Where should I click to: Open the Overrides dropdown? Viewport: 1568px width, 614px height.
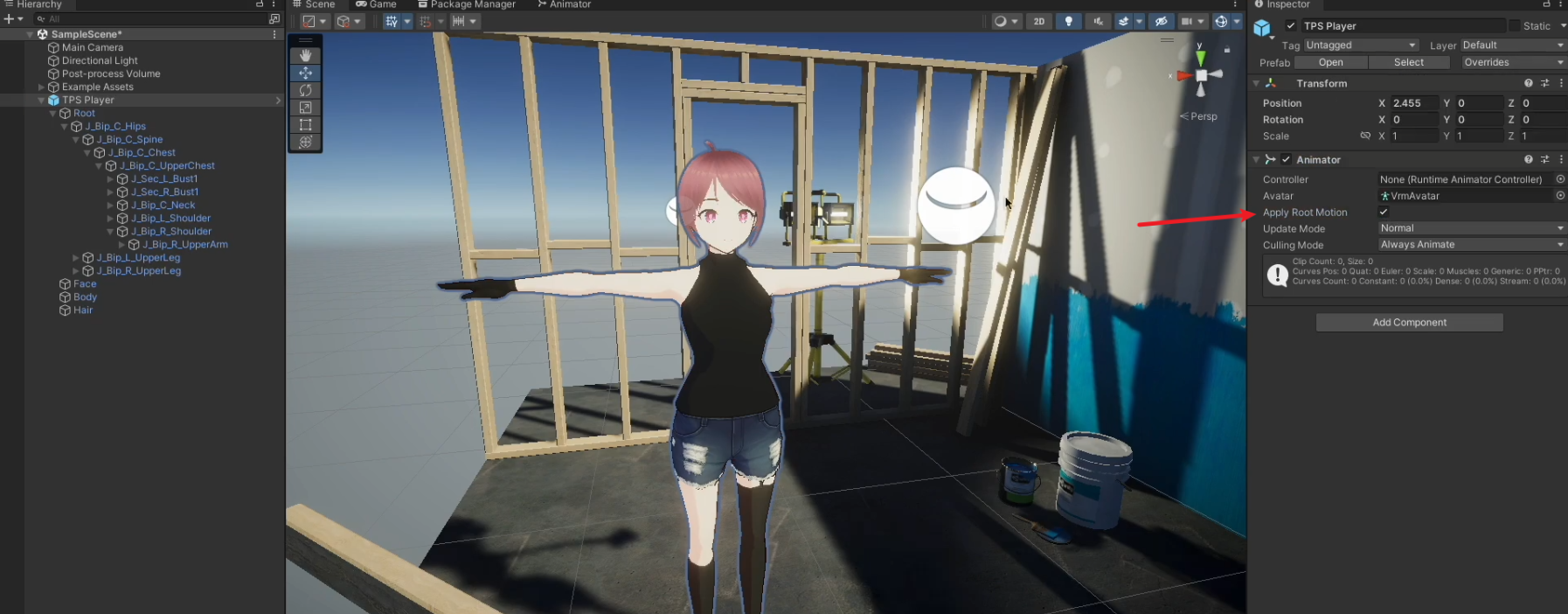pos(1513,62)
